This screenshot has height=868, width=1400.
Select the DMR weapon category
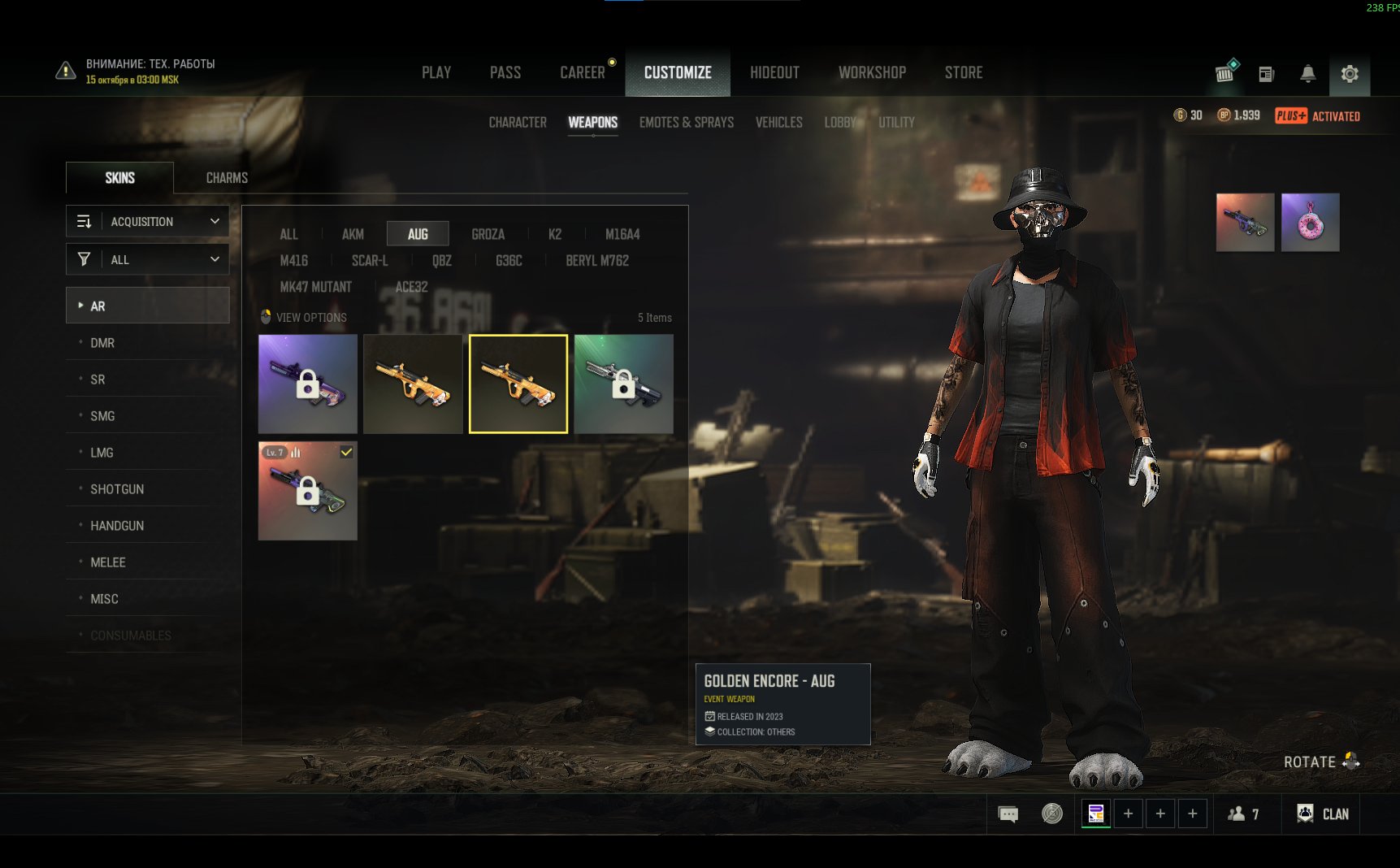[x=102, y=343]
